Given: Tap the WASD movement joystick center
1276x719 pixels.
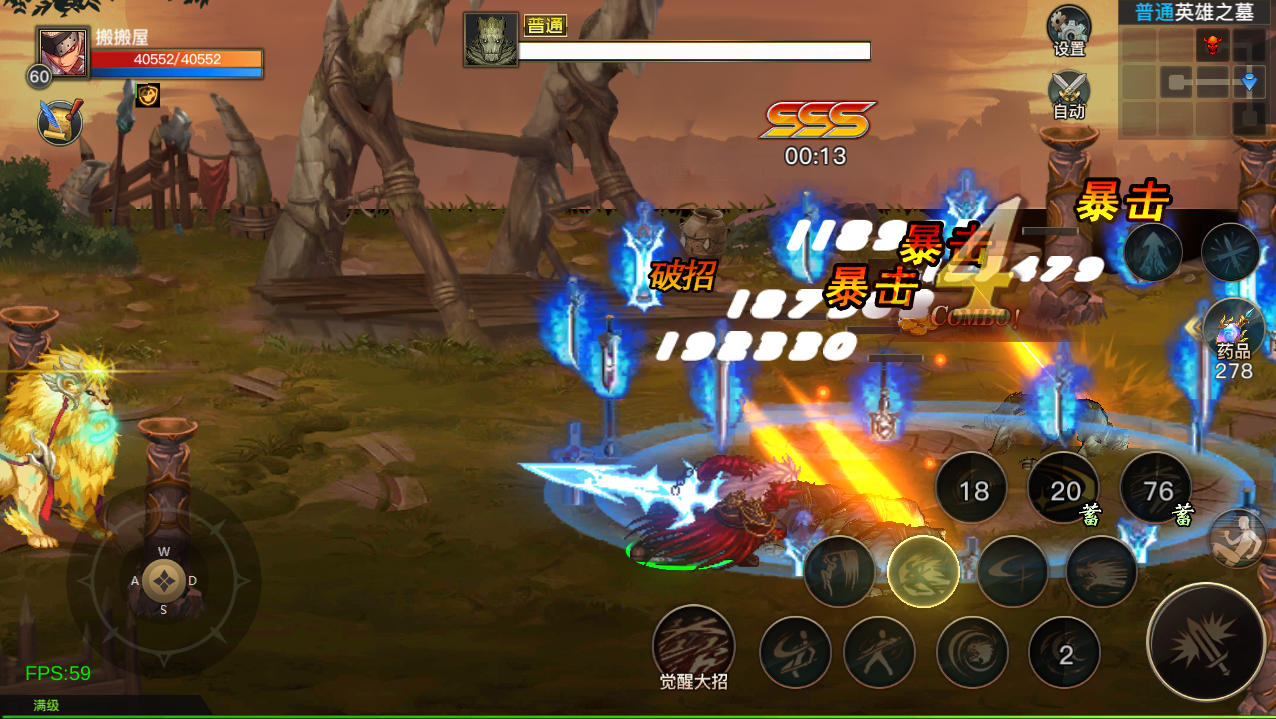Looking at the screenshot, I should (x=163, y=581).
